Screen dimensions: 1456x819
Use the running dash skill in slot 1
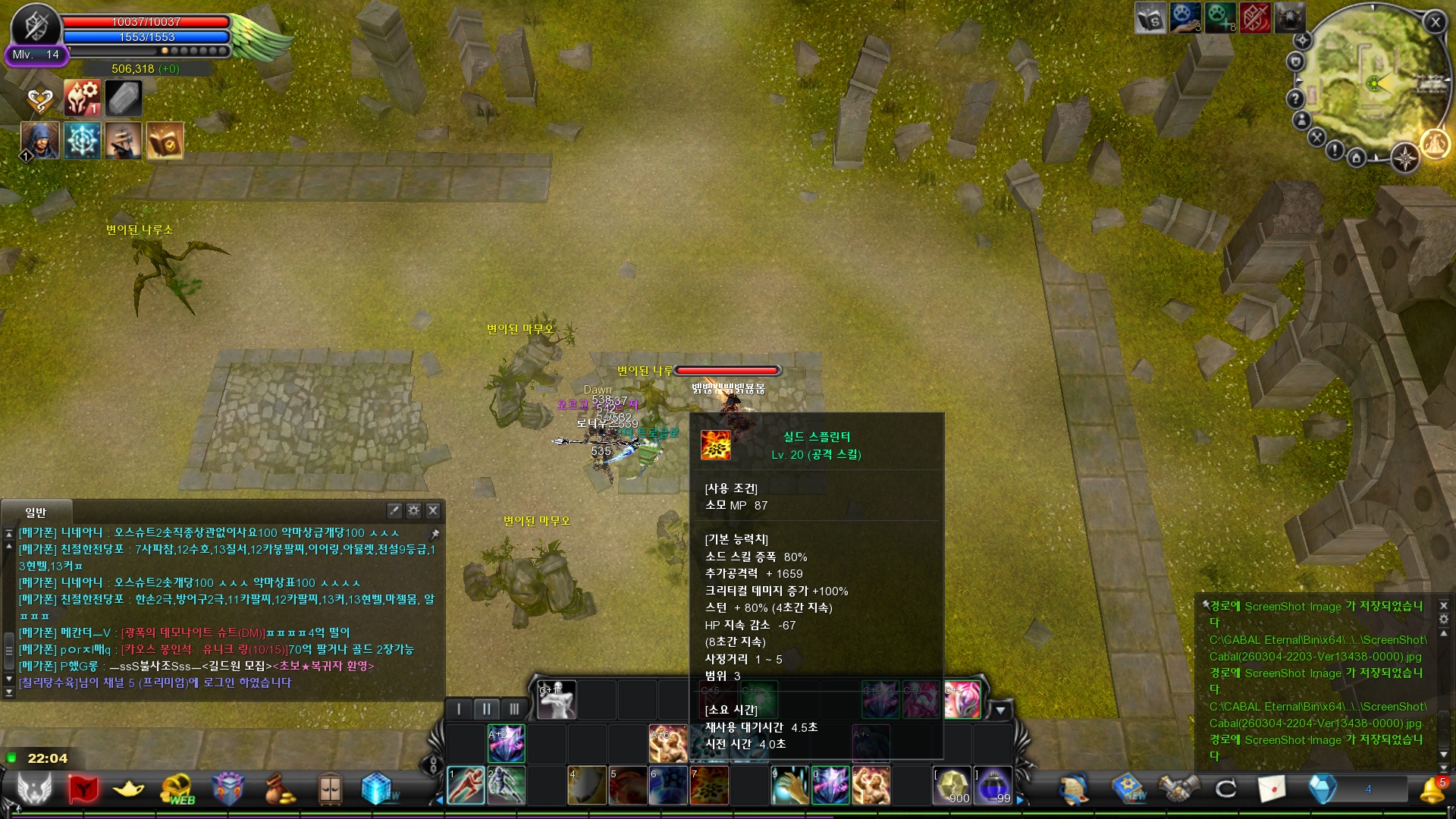[x=465, y=786]
